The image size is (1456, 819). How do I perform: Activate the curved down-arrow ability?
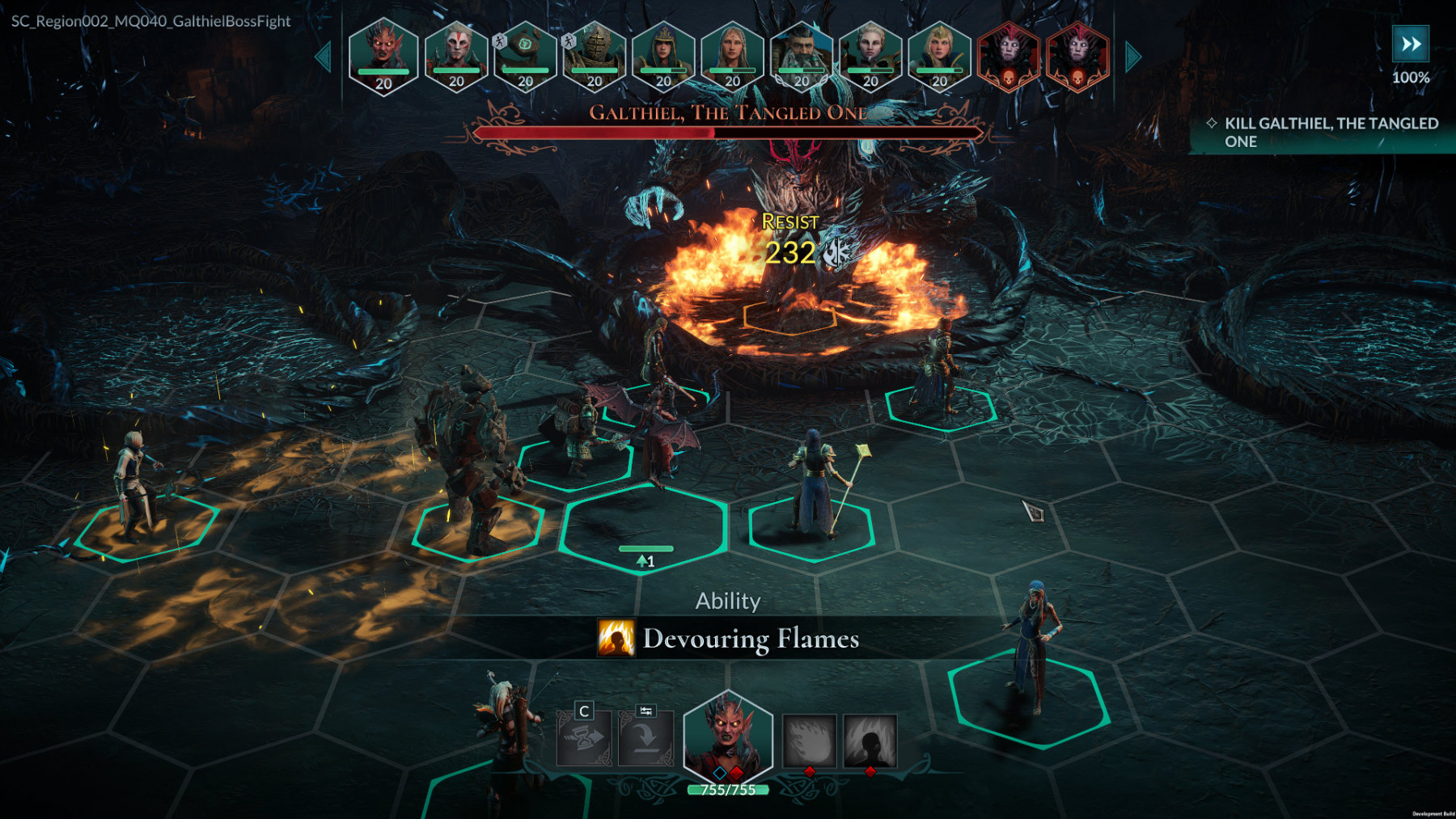tap(645, 738)
